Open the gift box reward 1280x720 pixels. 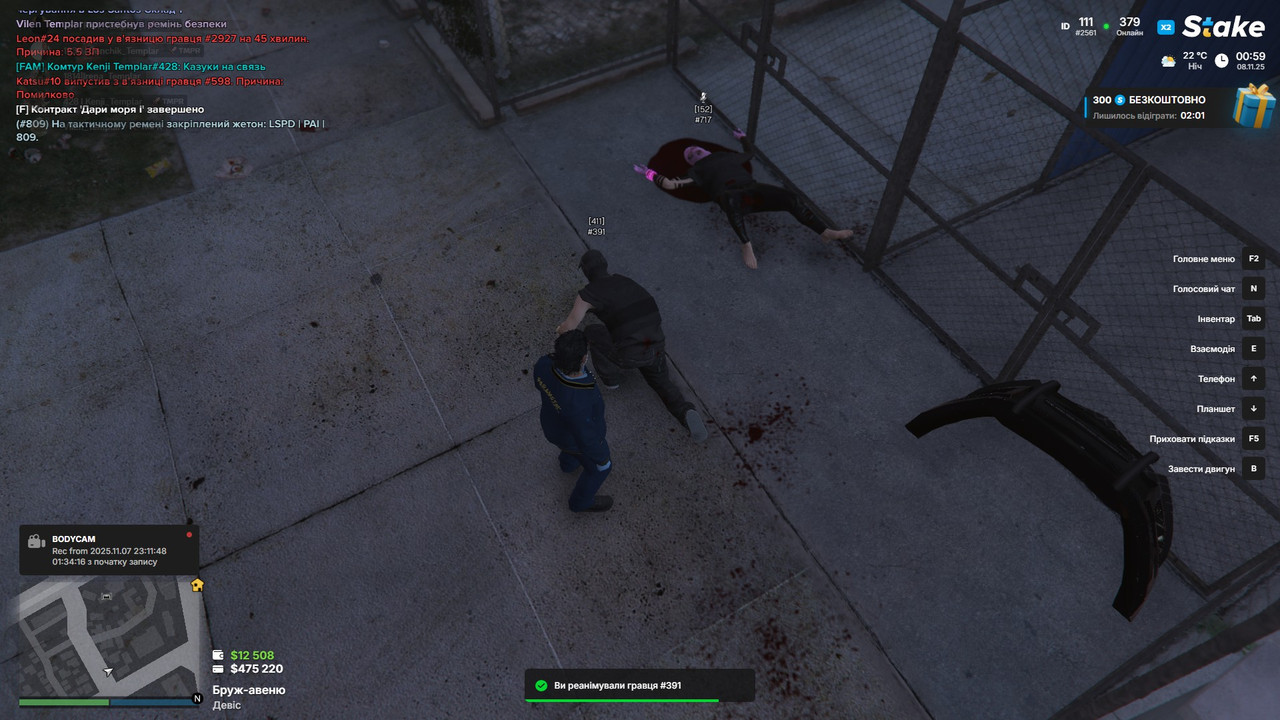point(1254,106)
